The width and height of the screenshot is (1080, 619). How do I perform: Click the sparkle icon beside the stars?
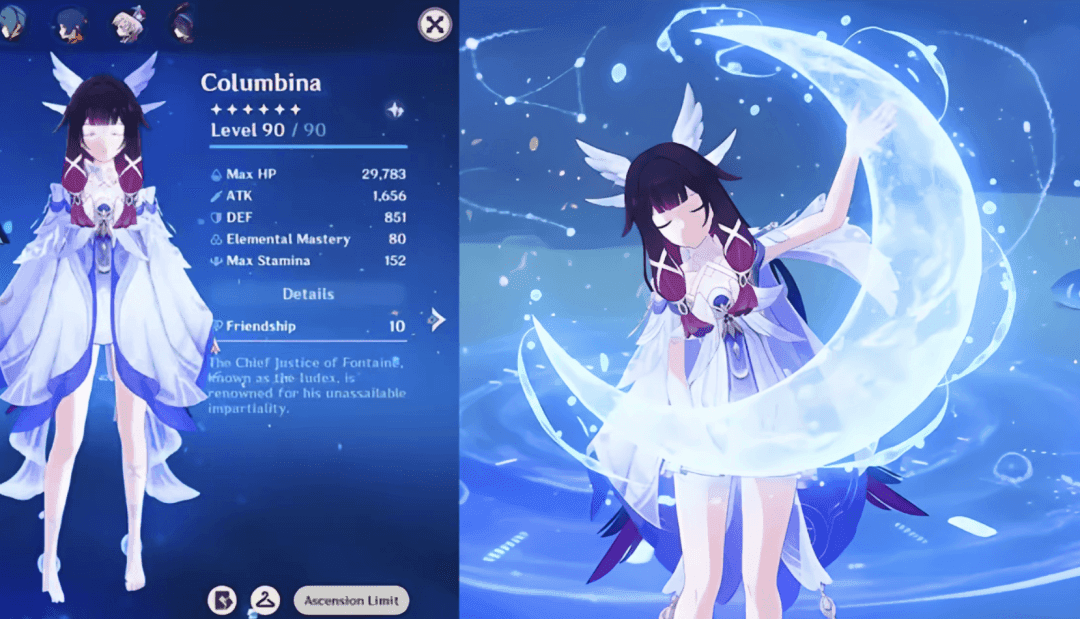click(394, 110)
